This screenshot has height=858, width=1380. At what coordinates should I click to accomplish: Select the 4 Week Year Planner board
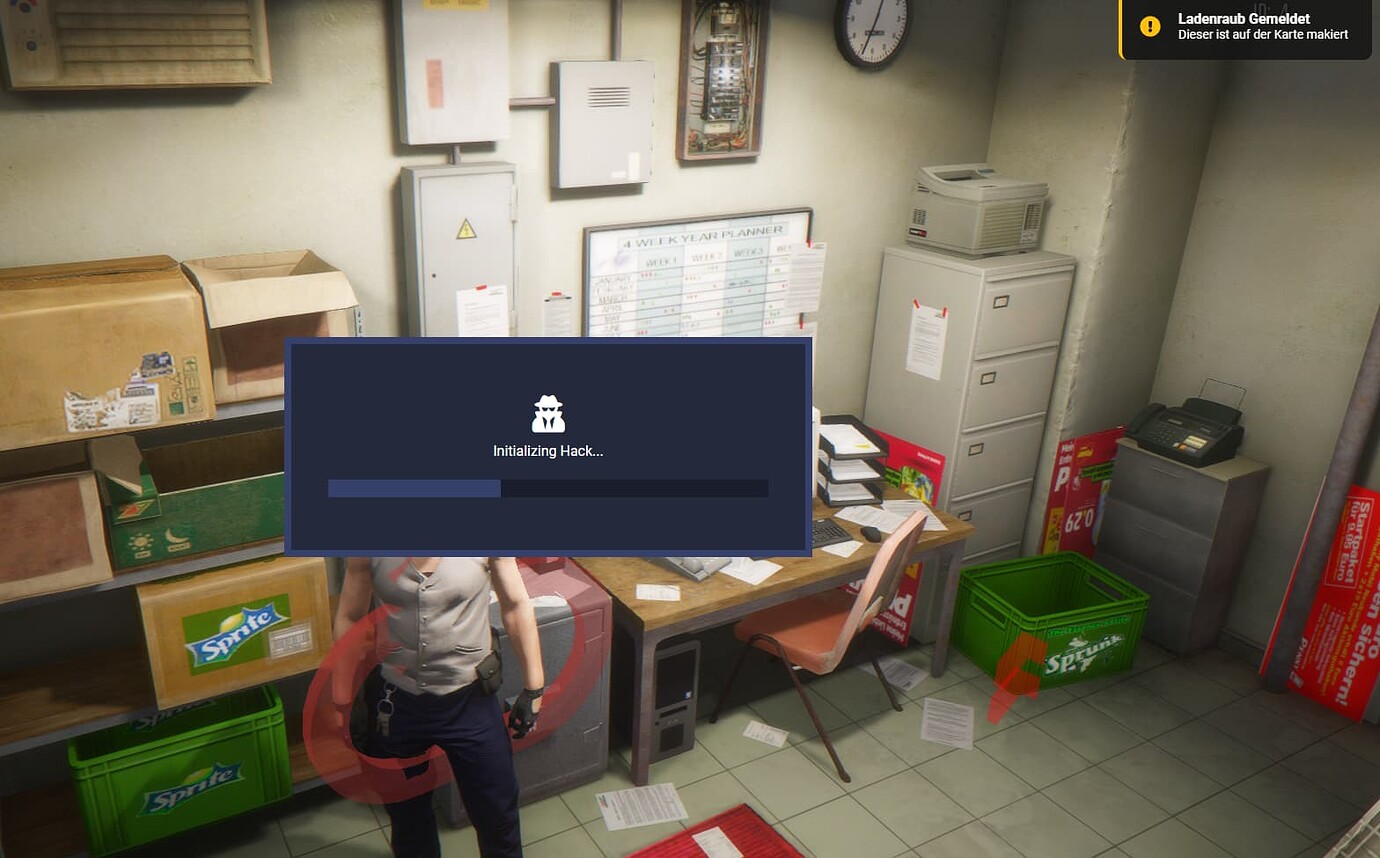point(695,275)
